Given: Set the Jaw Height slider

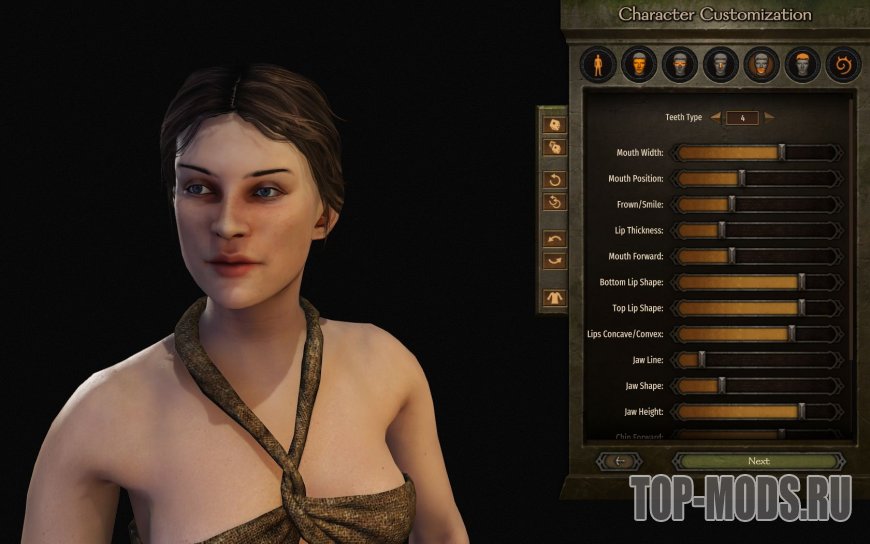Looking at the screenshot, I should coord(801,411).
